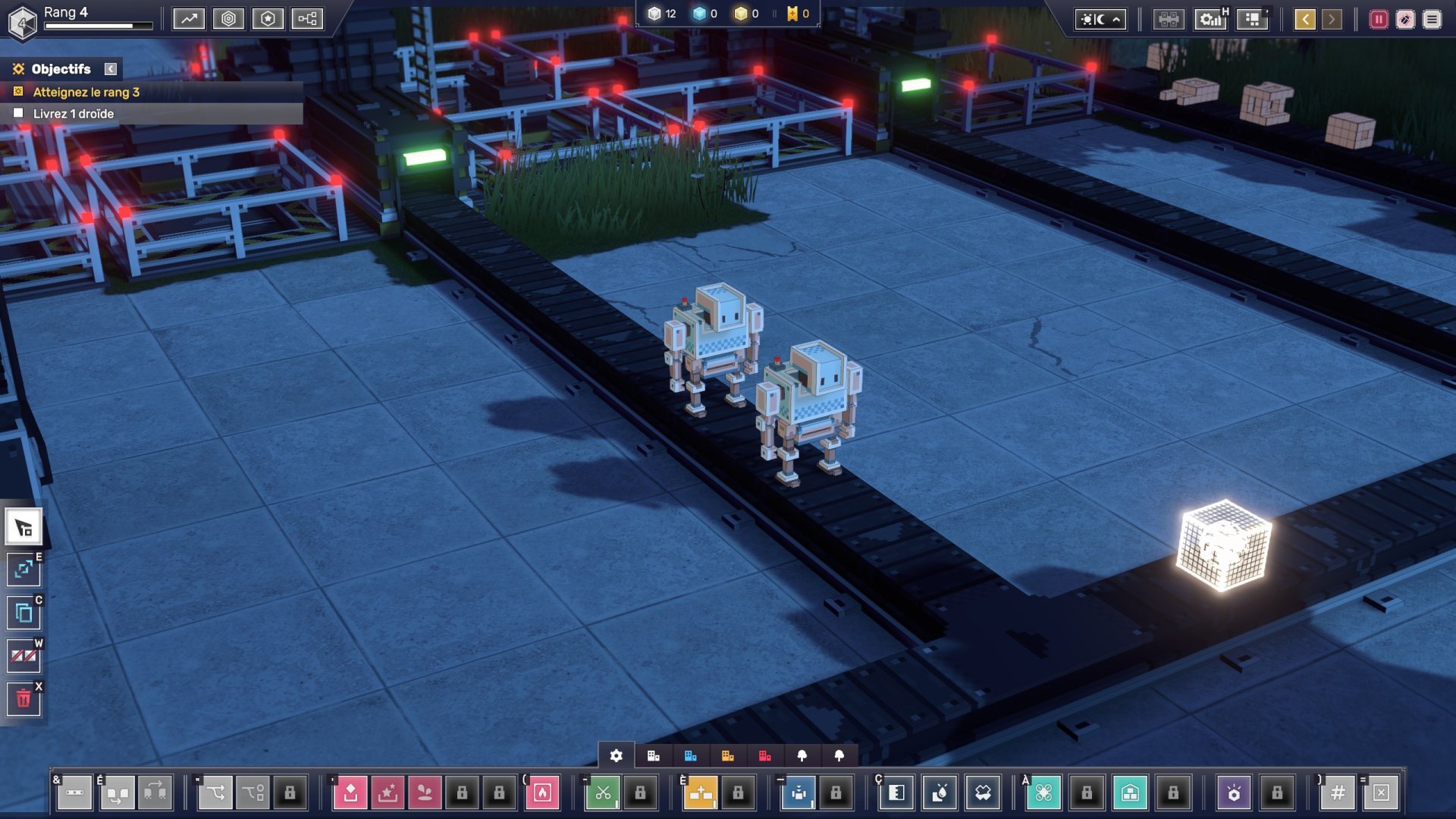Activate the red trash delete tool
1456x819 pixels.
click(24, 698)
